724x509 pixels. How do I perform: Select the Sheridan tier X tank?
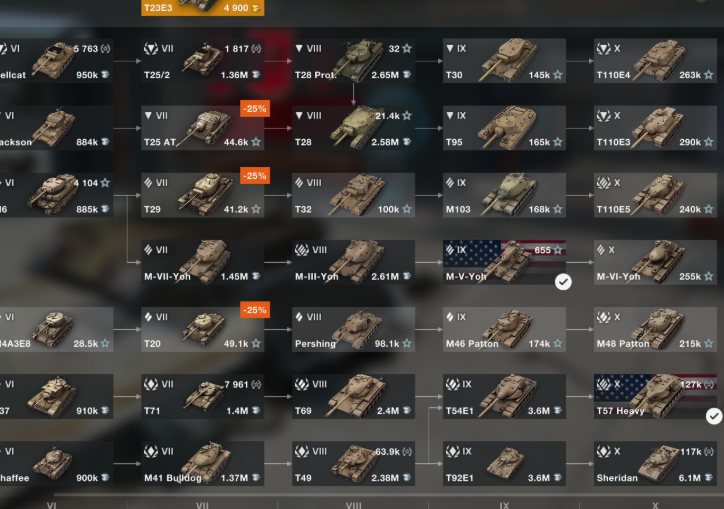(655, 463)
